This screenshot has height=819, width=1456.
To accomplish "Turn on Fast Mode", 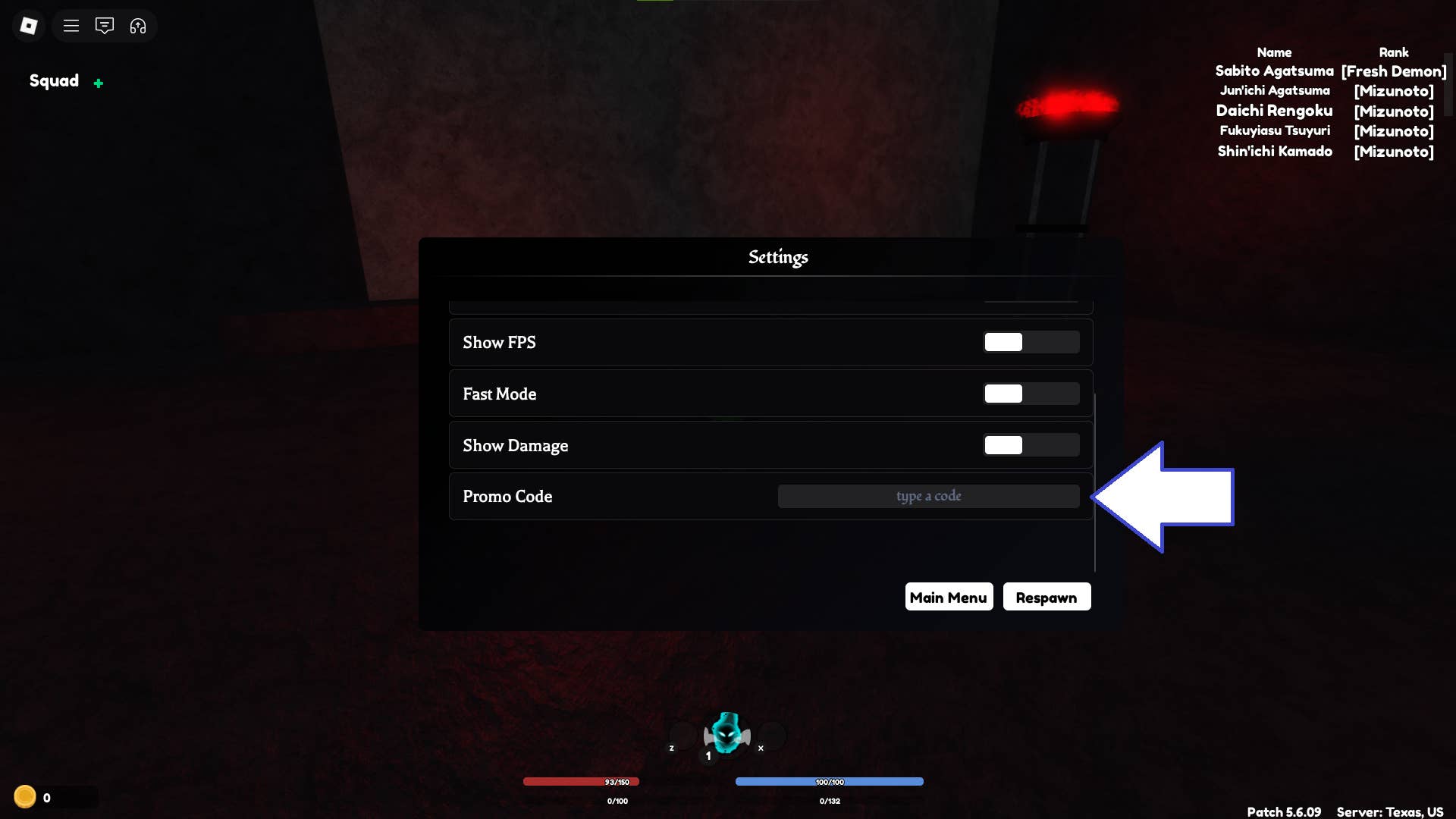I will click(x=1031, y=394).
